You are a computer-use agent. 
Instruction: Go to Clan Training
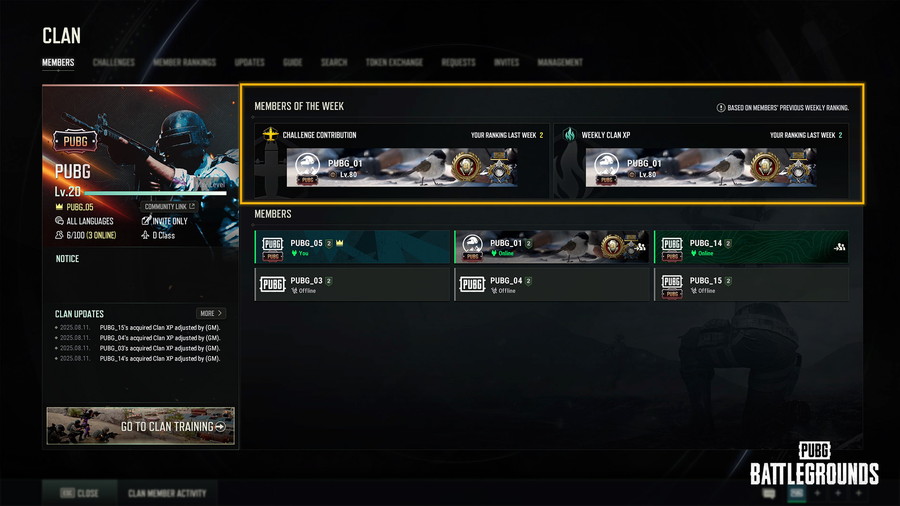tap(141, 426)
